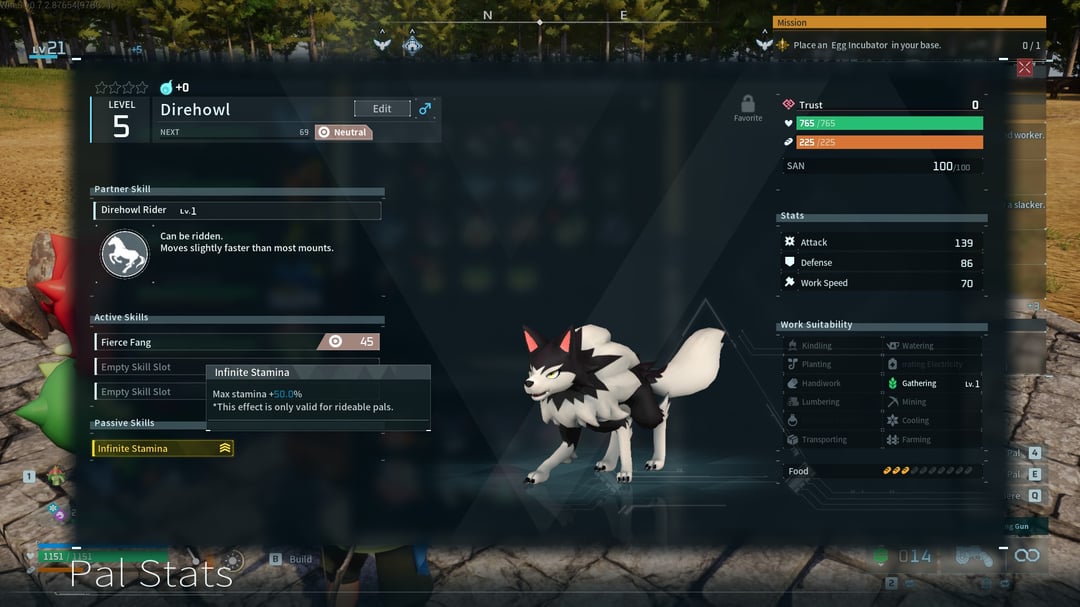1080x607 pixels.
Task: Click the horse partner skill icon
Action: tap(125, 254)
